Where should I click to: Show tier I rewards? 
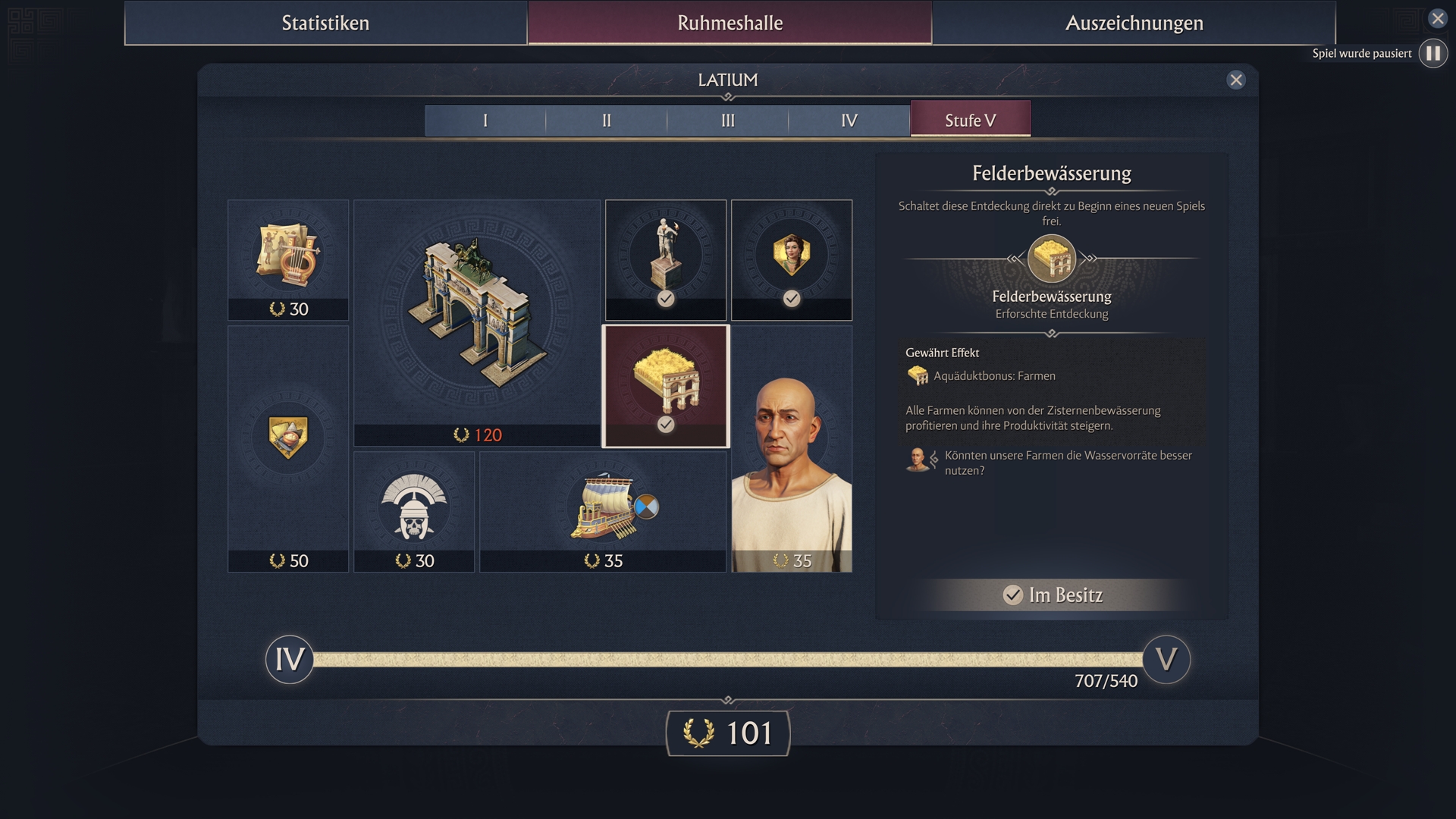[x=485, y=121]
